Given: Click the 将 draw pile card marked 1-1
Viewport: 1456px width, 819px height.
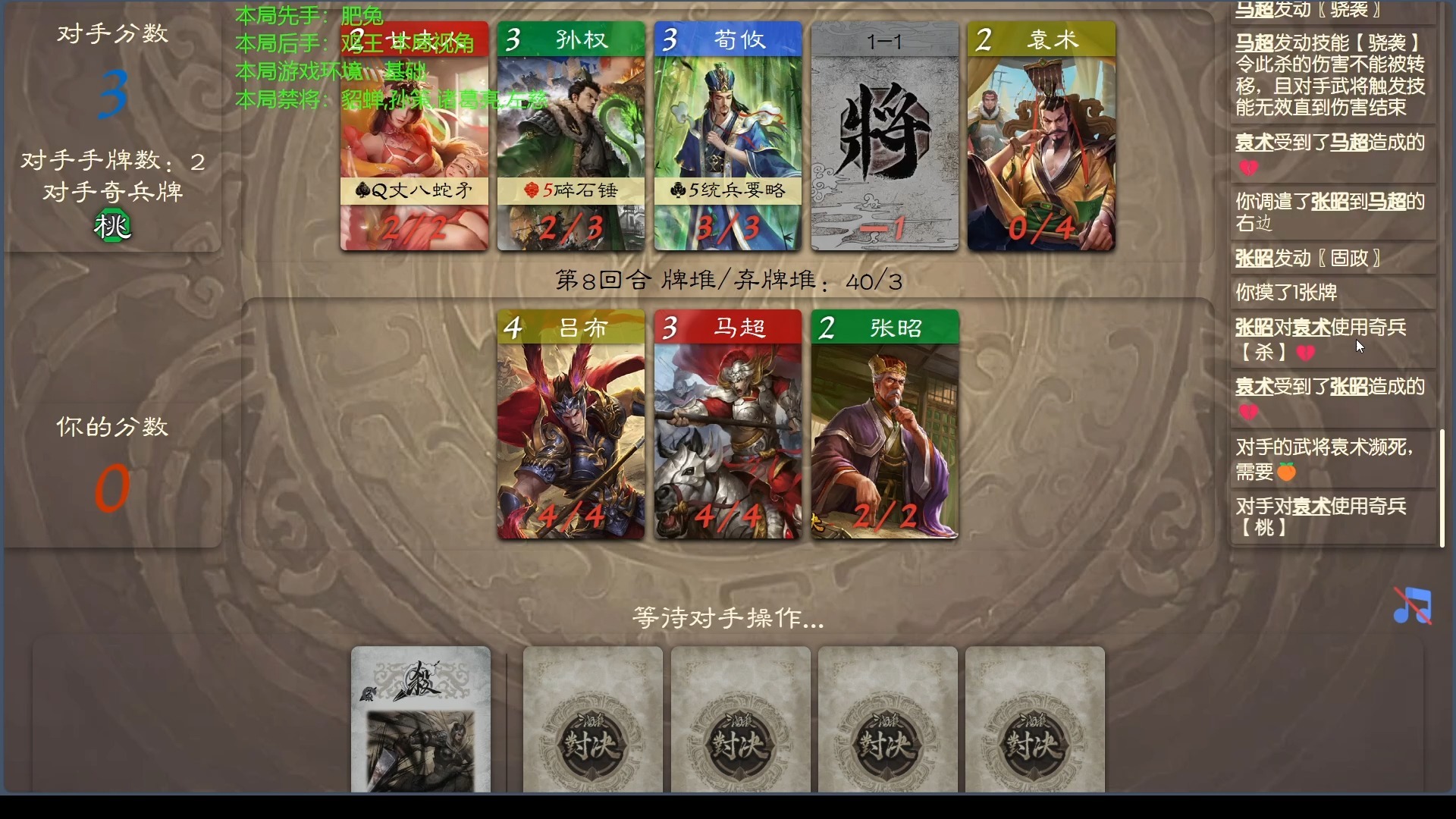Looking at the screenshot, I should point(884,136).
